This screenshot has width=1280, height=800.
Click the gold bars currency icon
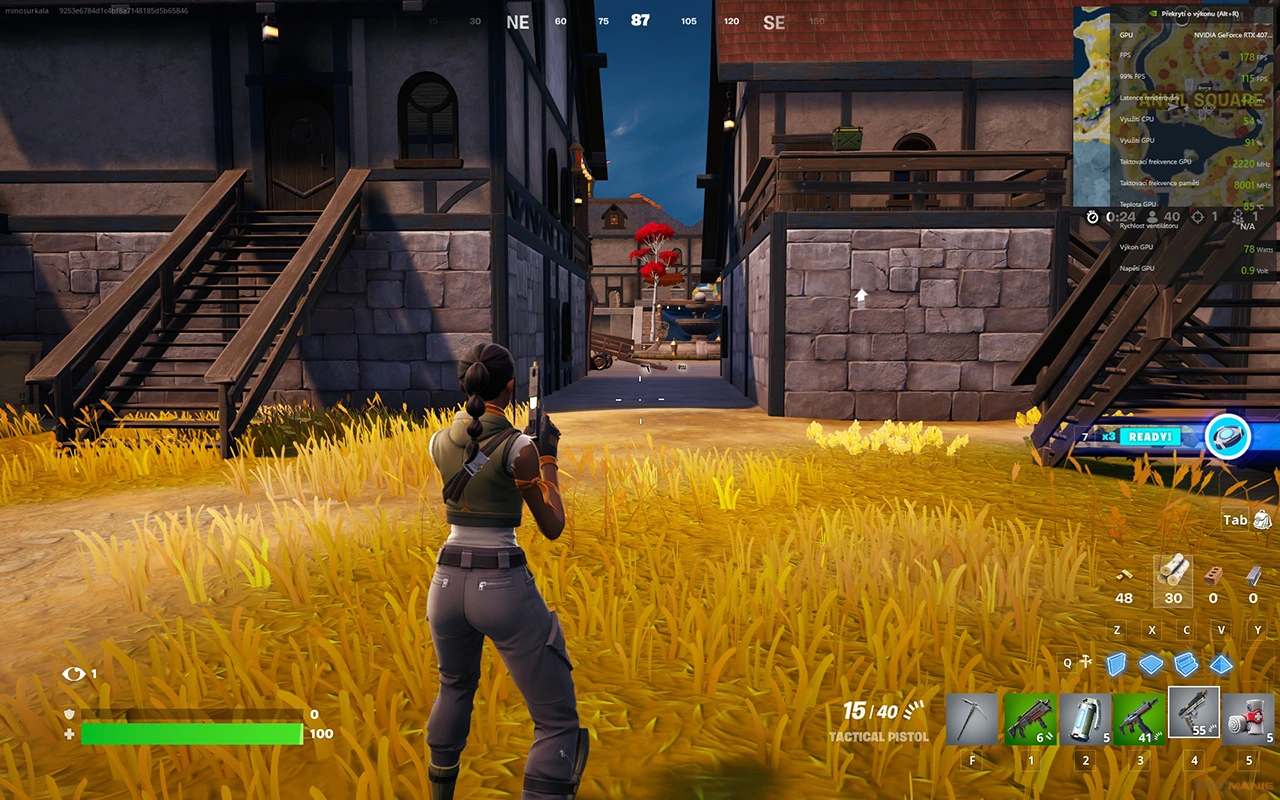[x=1124, y=575]
